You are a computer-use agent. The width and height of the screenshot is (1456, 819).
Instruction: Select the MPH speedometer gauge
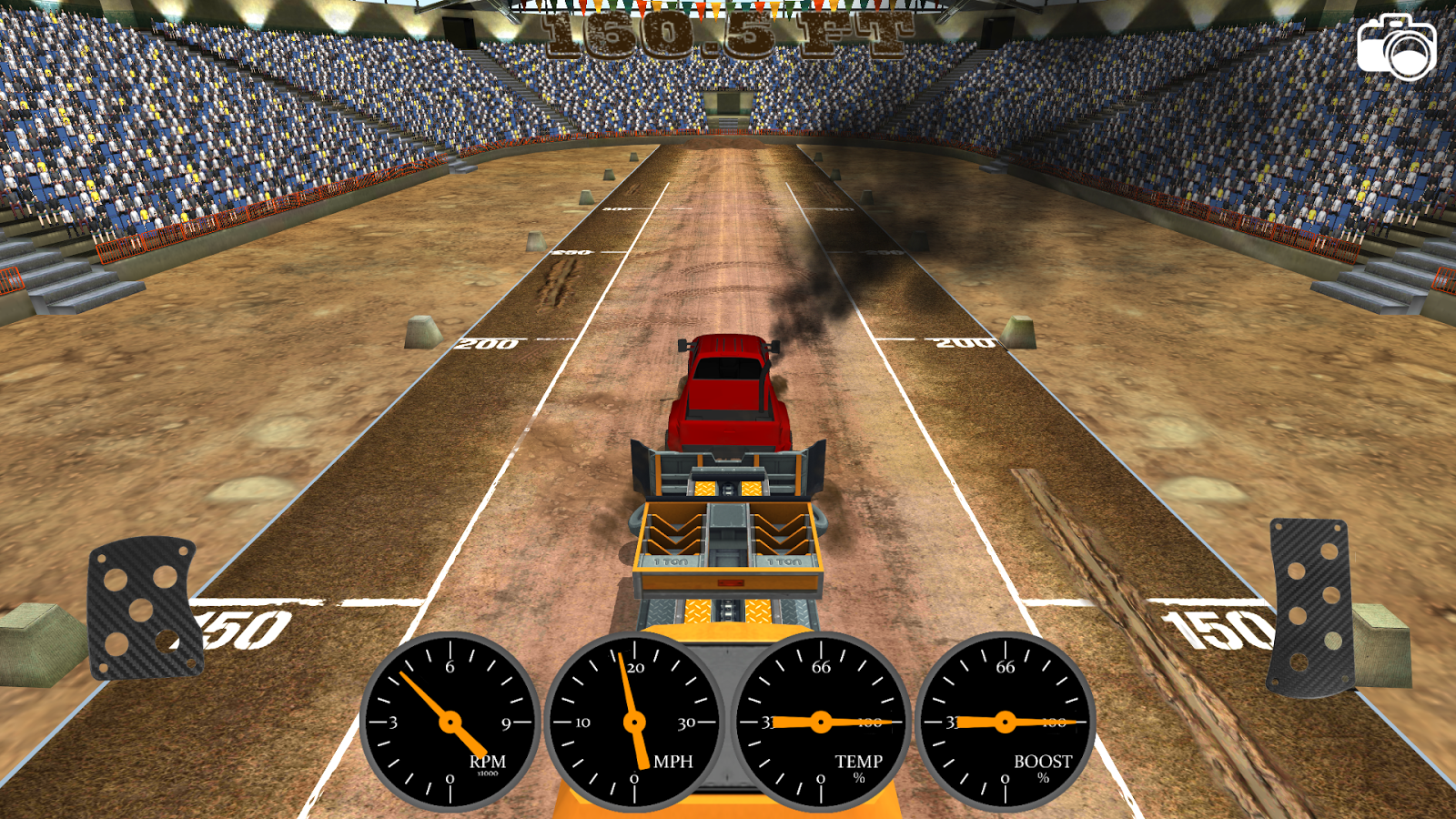coord(635,723)
